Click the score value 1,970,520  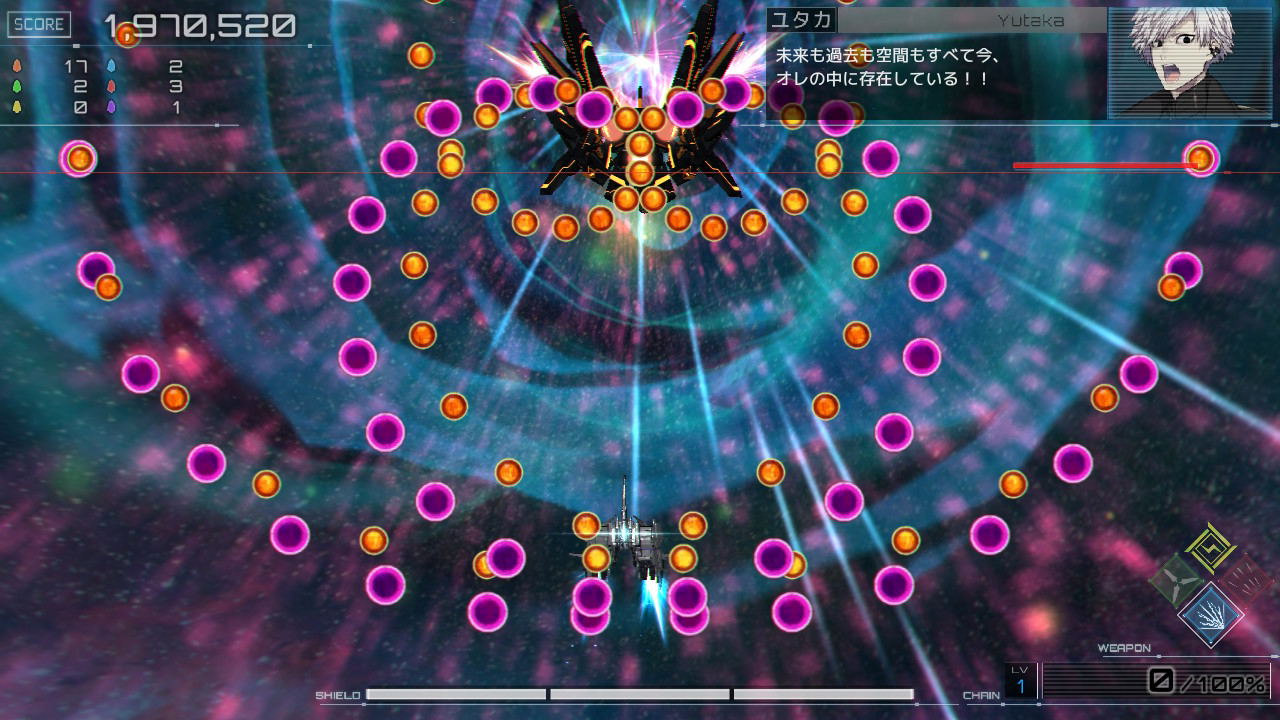200,26
